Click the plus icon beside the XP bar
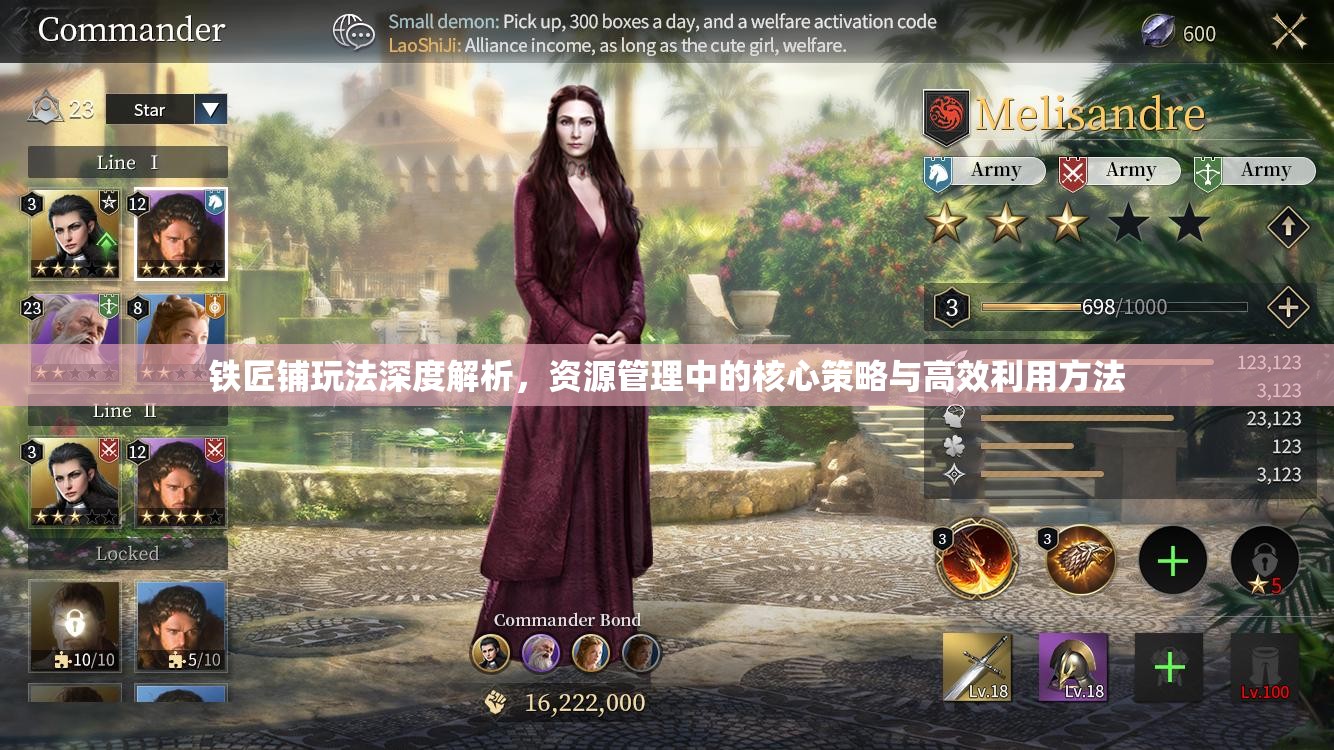 coord(1288,308)
